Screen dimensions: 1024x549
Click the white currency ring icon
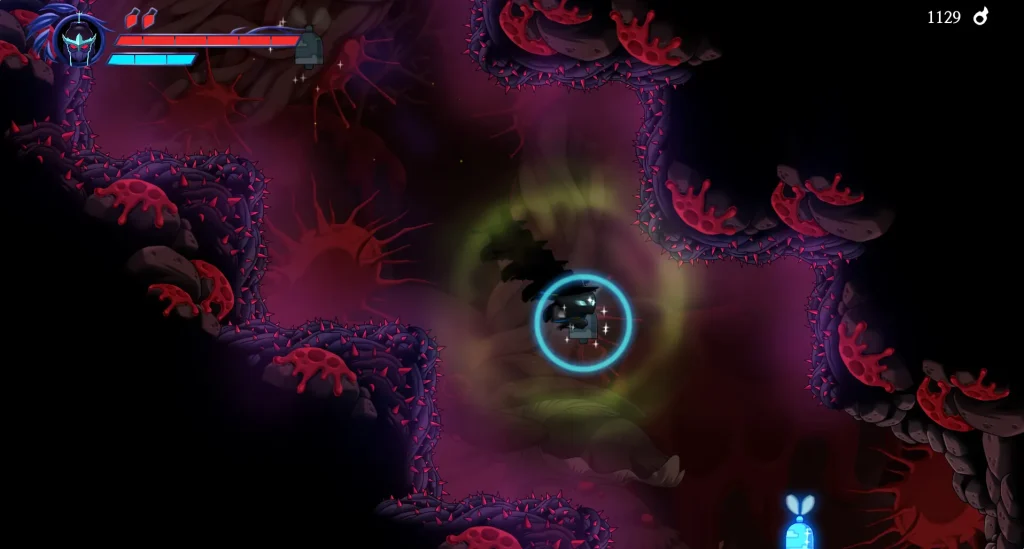tap(980, 16)
